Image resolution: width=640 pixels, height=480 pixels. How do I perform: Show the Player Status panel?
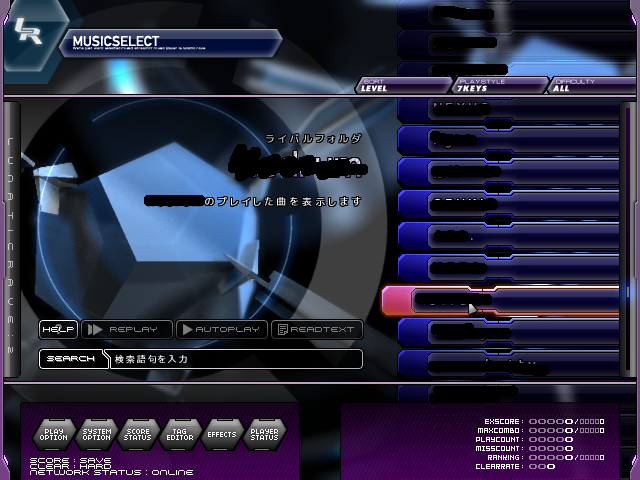264,434
